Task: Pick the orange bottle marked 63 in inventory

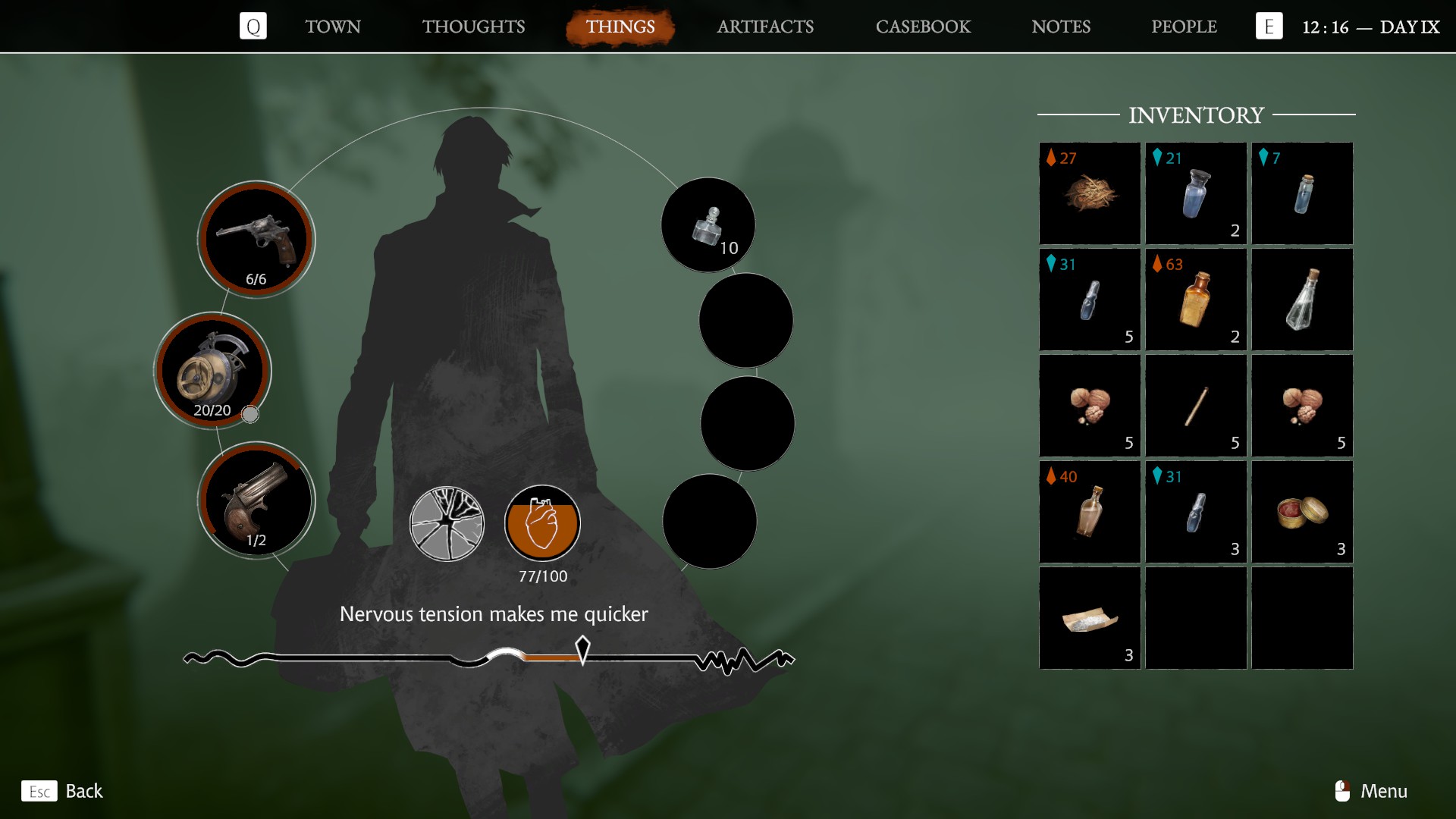Action: tap(1196, 300)
